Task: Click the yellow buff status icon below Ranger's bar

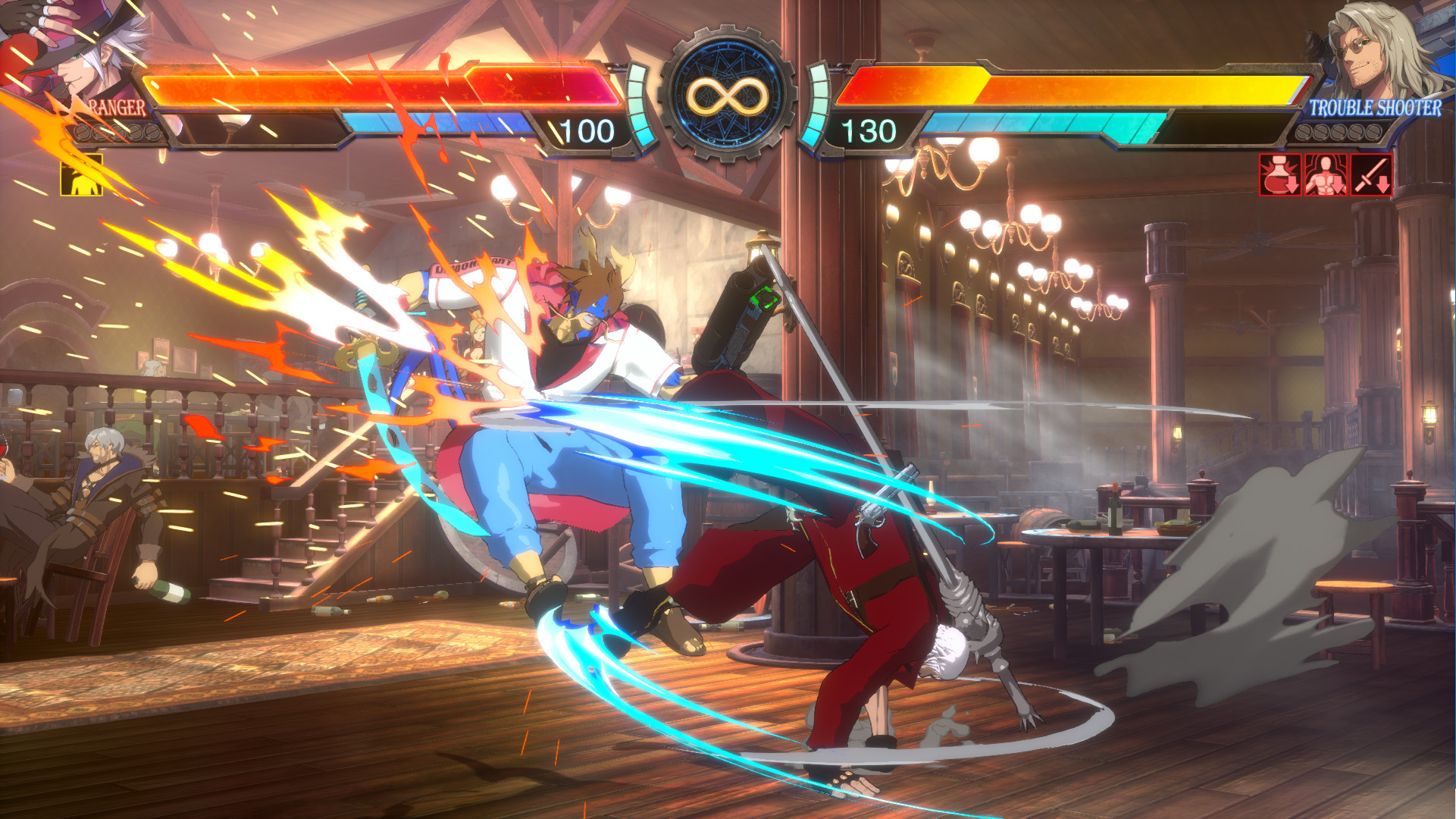Action: 82,174
